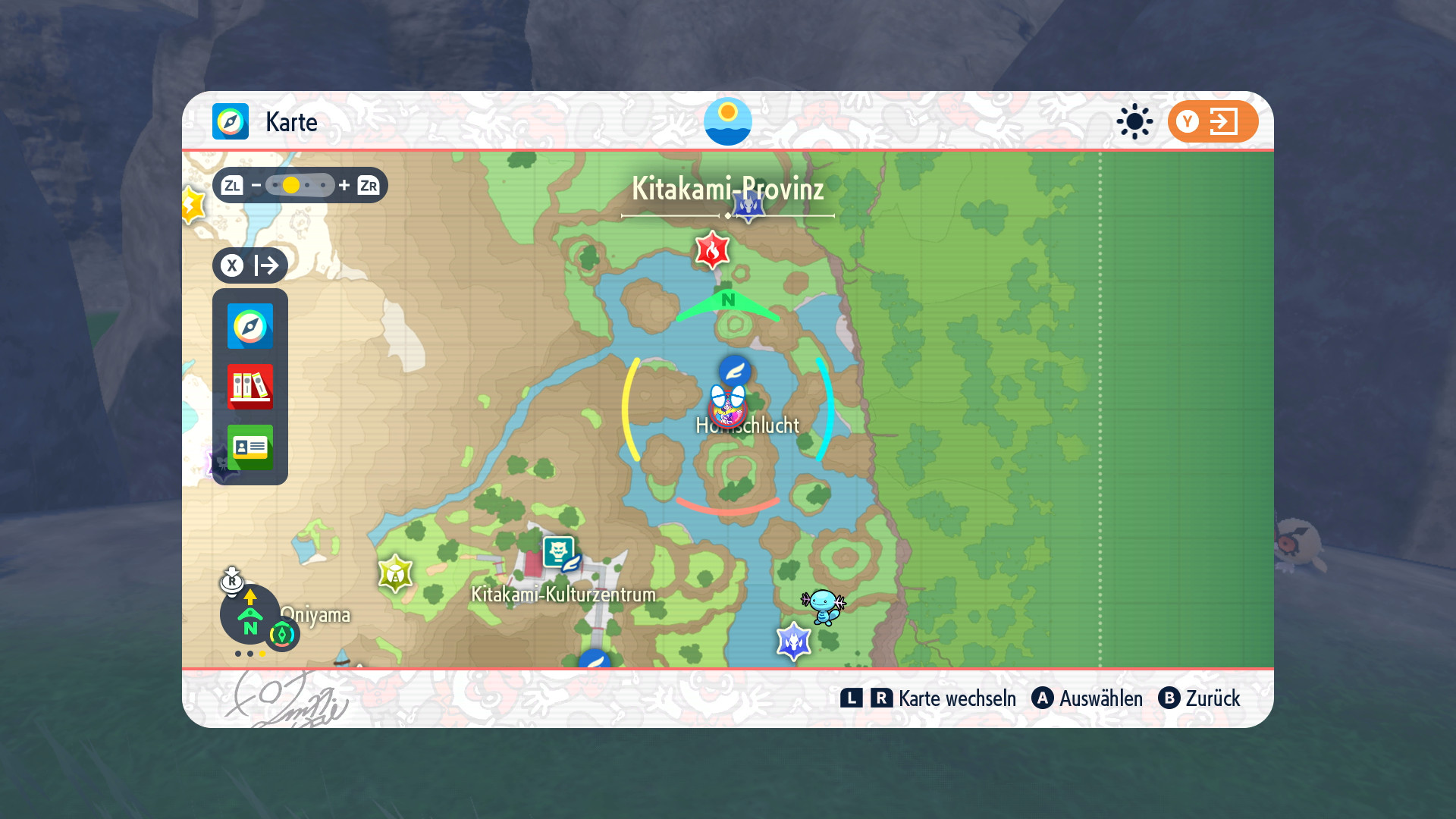Select the dark blue Tera Raid marker by title
The image size is (1456, 819).
click(x=748, y=205)
